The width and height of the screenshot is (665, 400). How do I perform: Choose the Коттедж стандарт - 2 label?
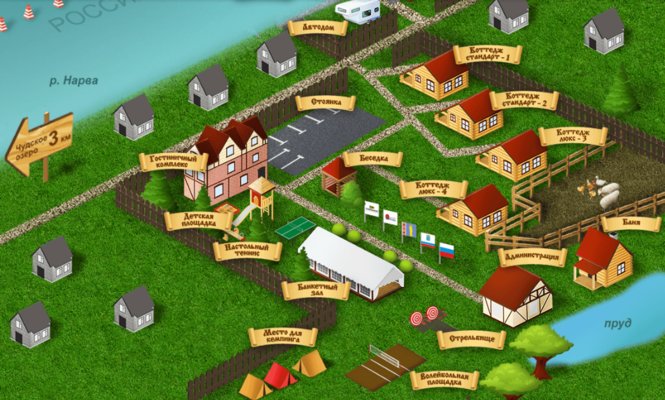pyautogui.click(x=526, y=98)
